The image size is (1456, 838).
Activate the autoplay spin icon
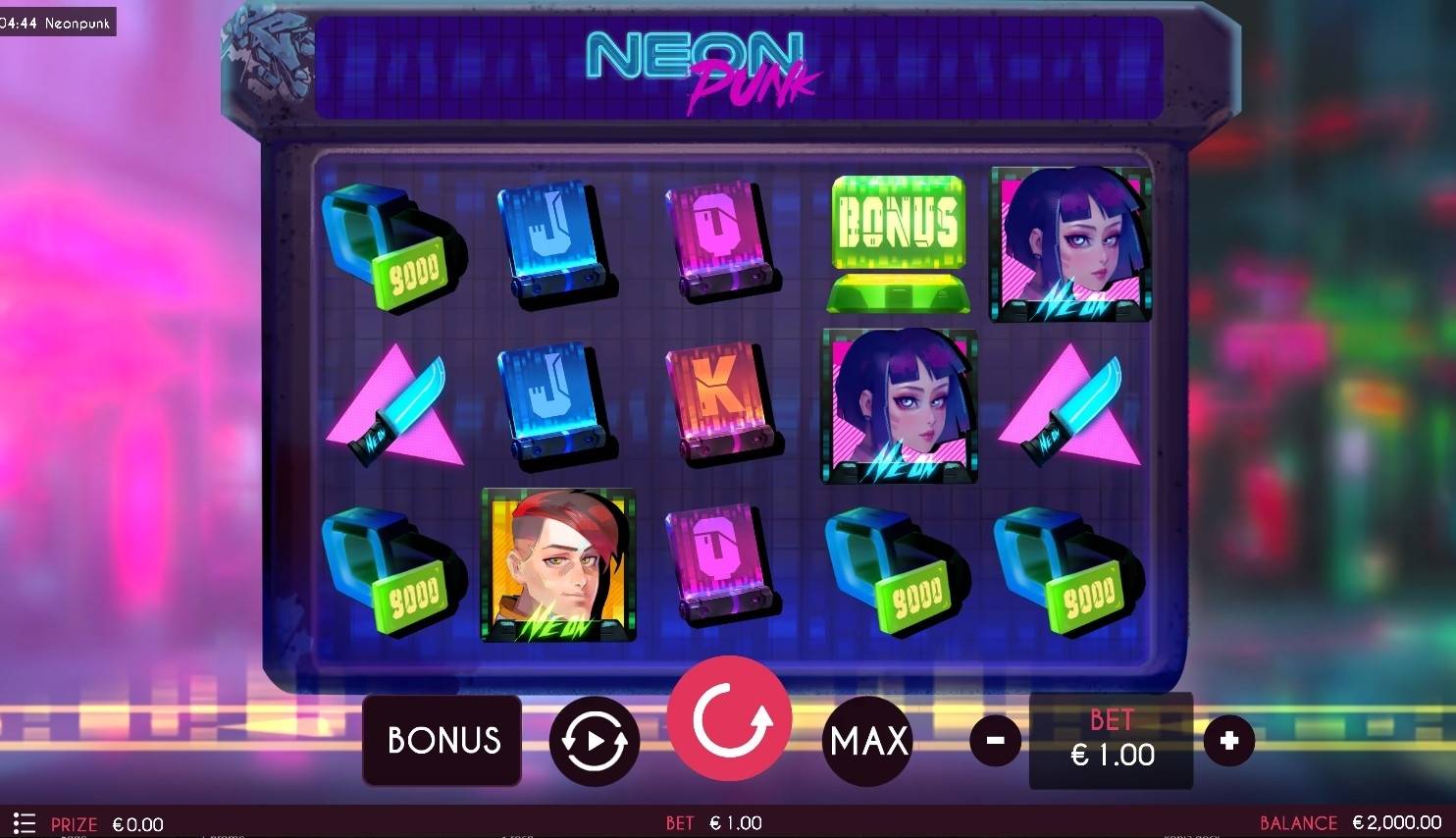[x=594, y=741]
